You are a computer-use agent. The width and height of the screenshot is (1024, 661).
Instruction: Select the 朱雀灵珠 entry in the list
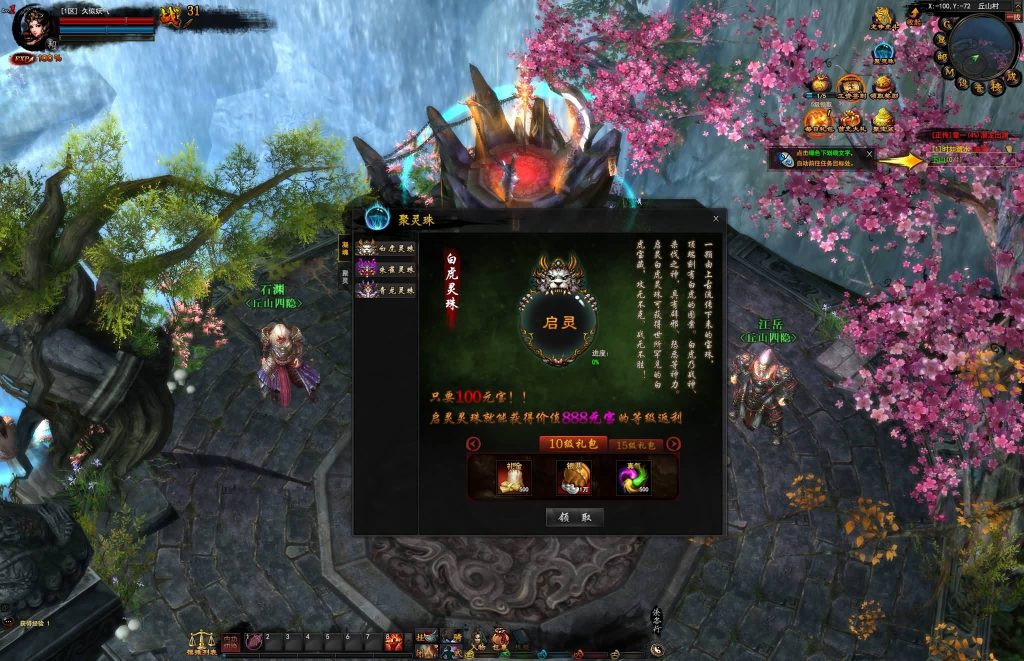point(385,269)
